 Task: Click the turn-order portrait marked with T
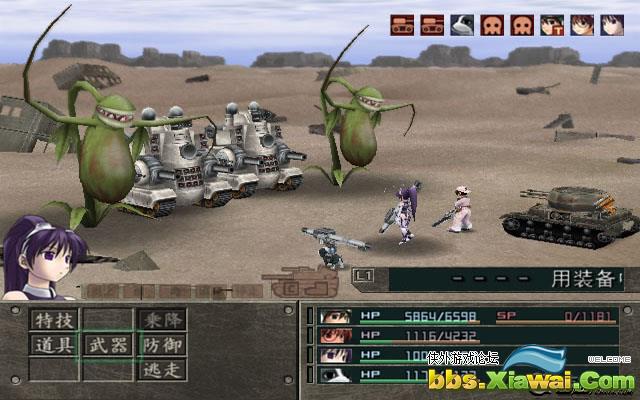click(x=551, y=25)
